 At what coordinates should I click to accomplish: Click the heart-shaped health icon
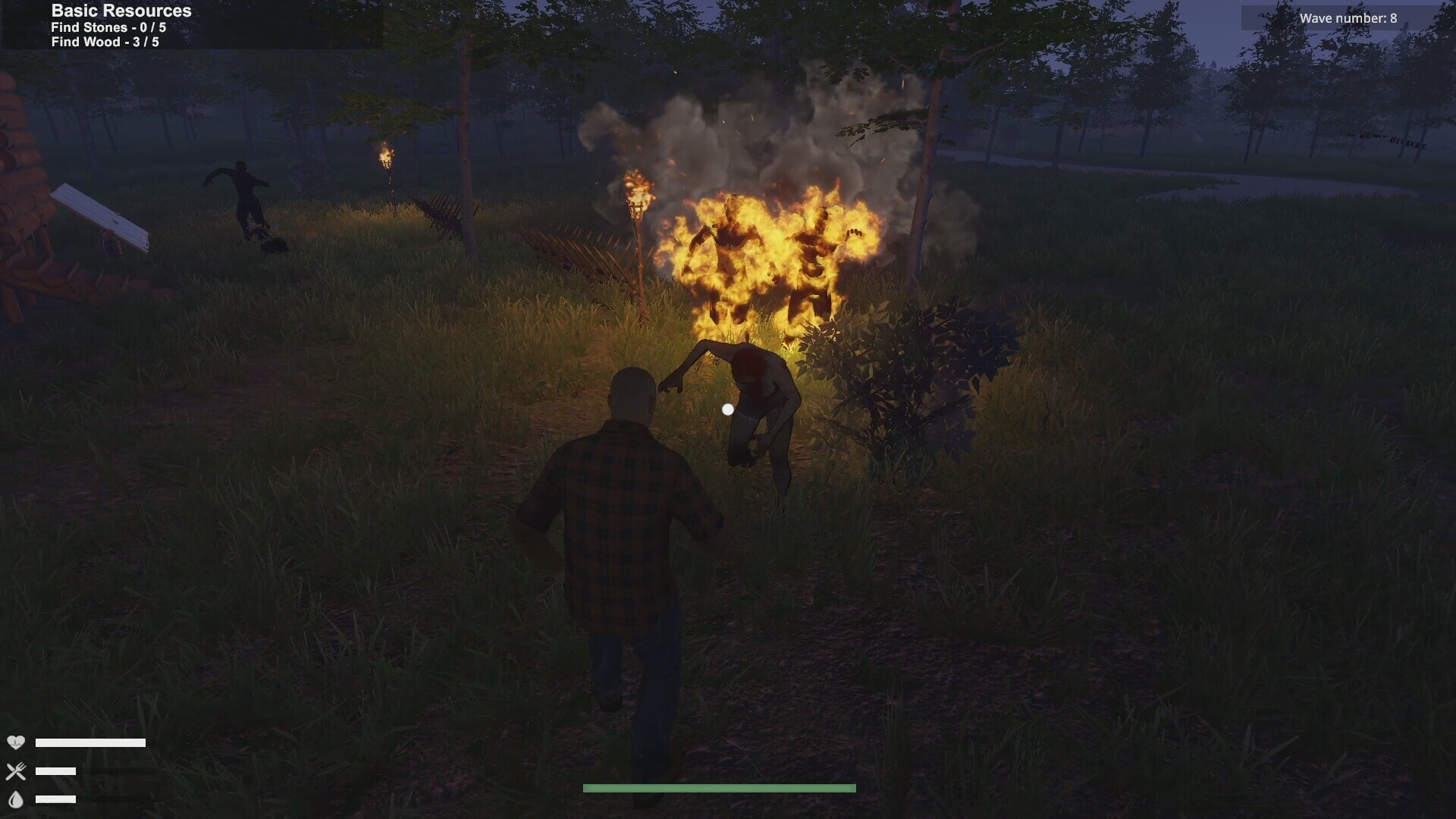17,743
